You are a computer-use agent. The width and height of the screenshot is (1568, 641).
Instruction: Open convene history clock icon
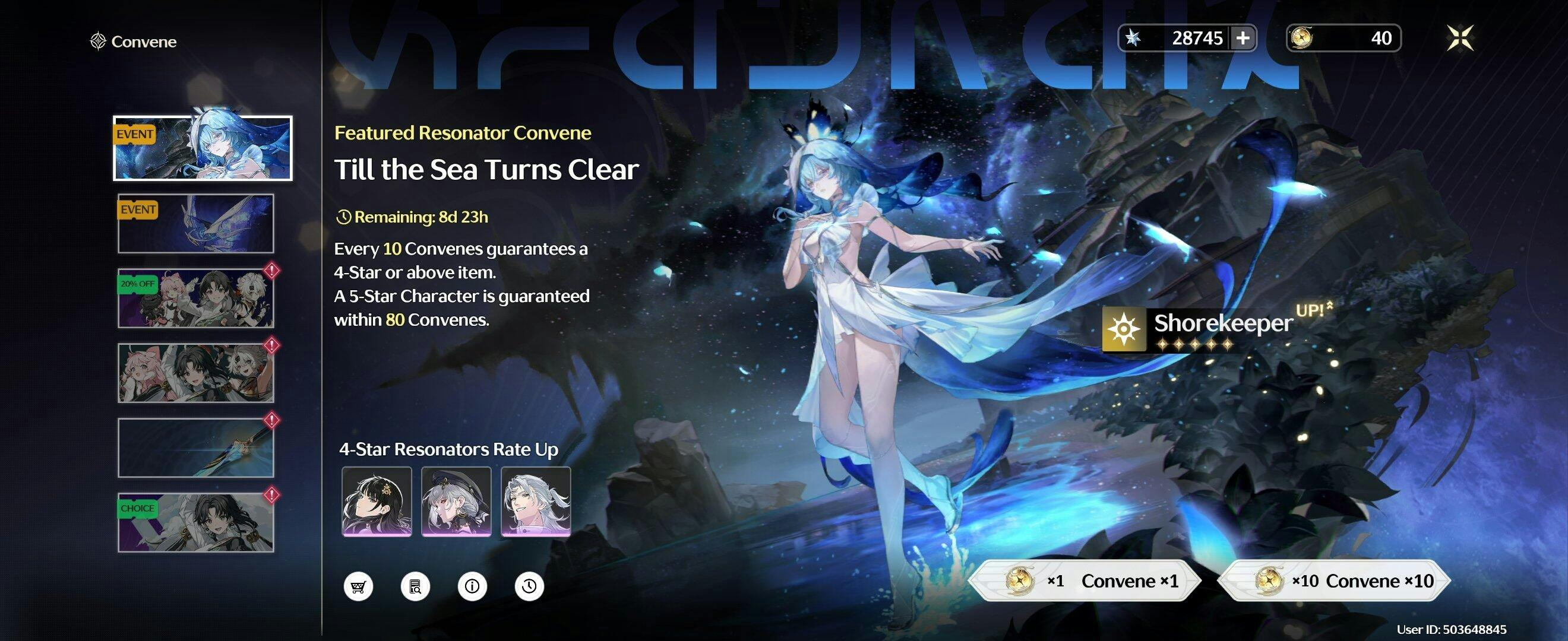(529, 586)
